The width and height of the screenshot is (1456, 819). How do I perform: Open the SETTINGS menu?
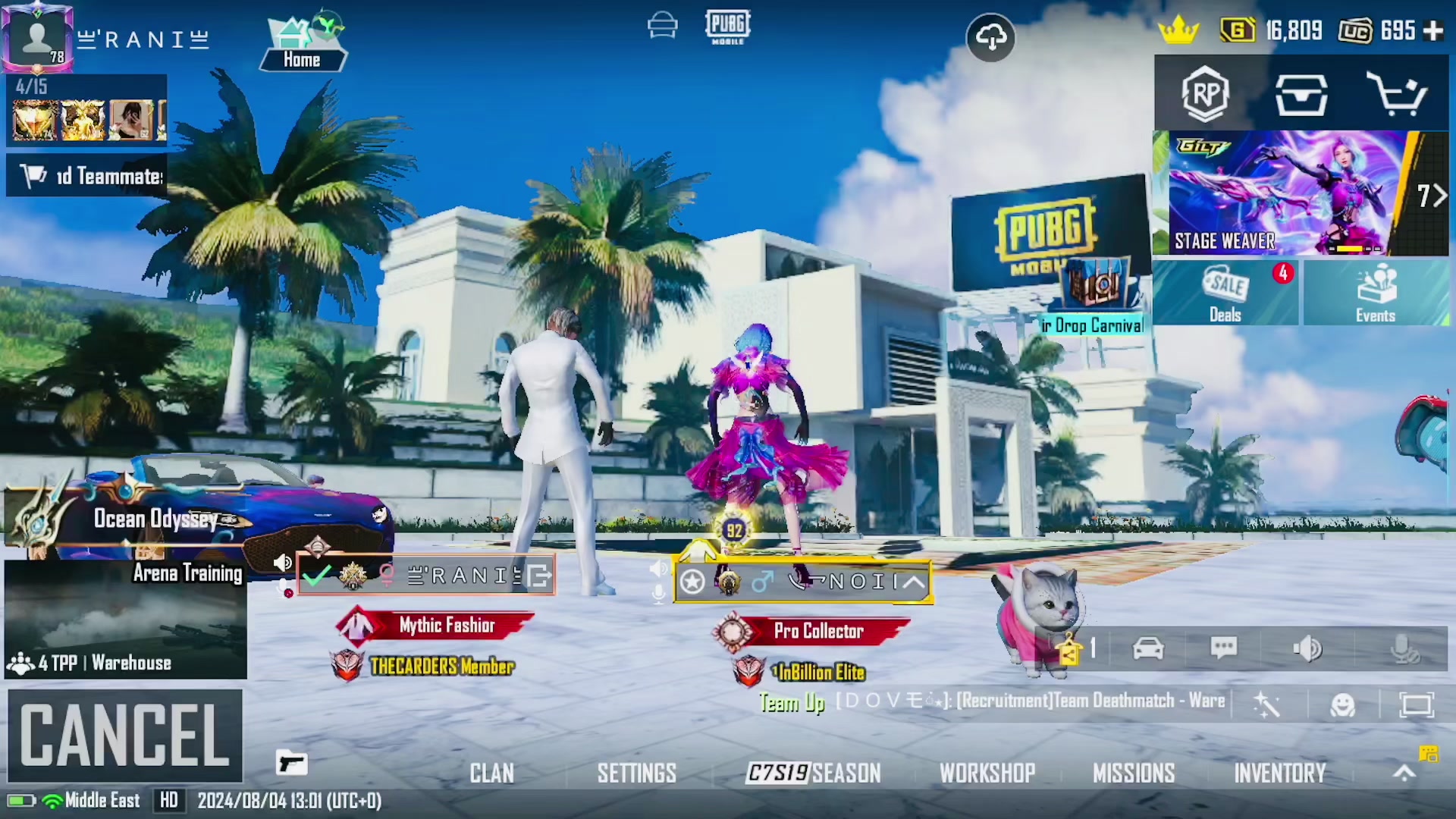[636, 773]
